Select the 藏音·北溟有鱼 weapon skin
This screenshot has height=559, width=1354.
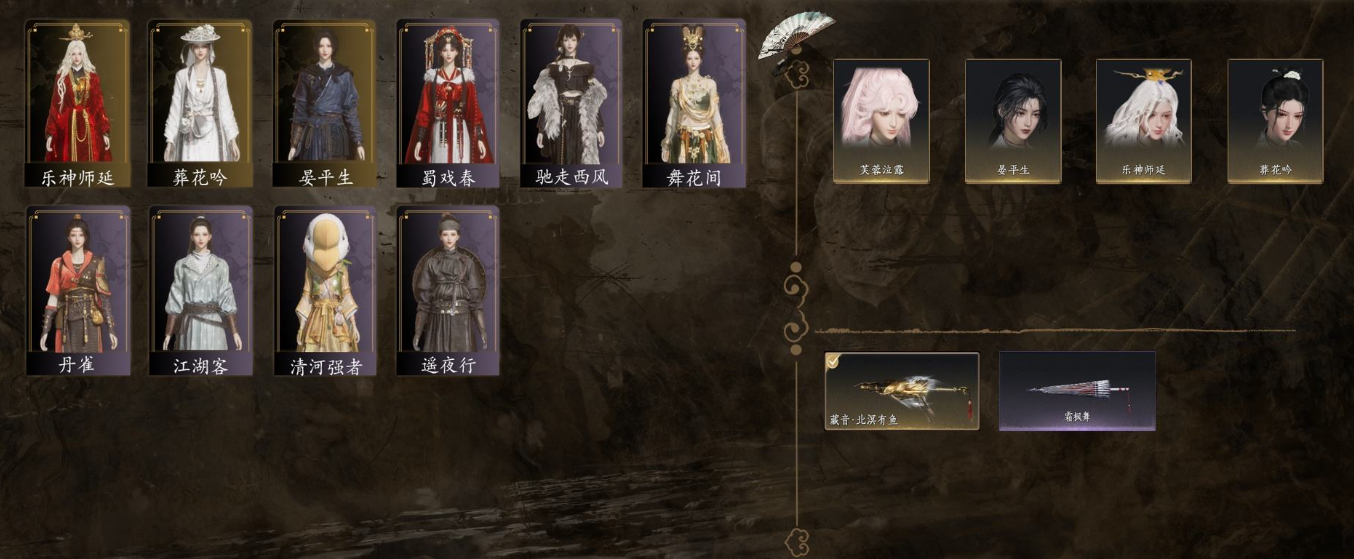902,390
